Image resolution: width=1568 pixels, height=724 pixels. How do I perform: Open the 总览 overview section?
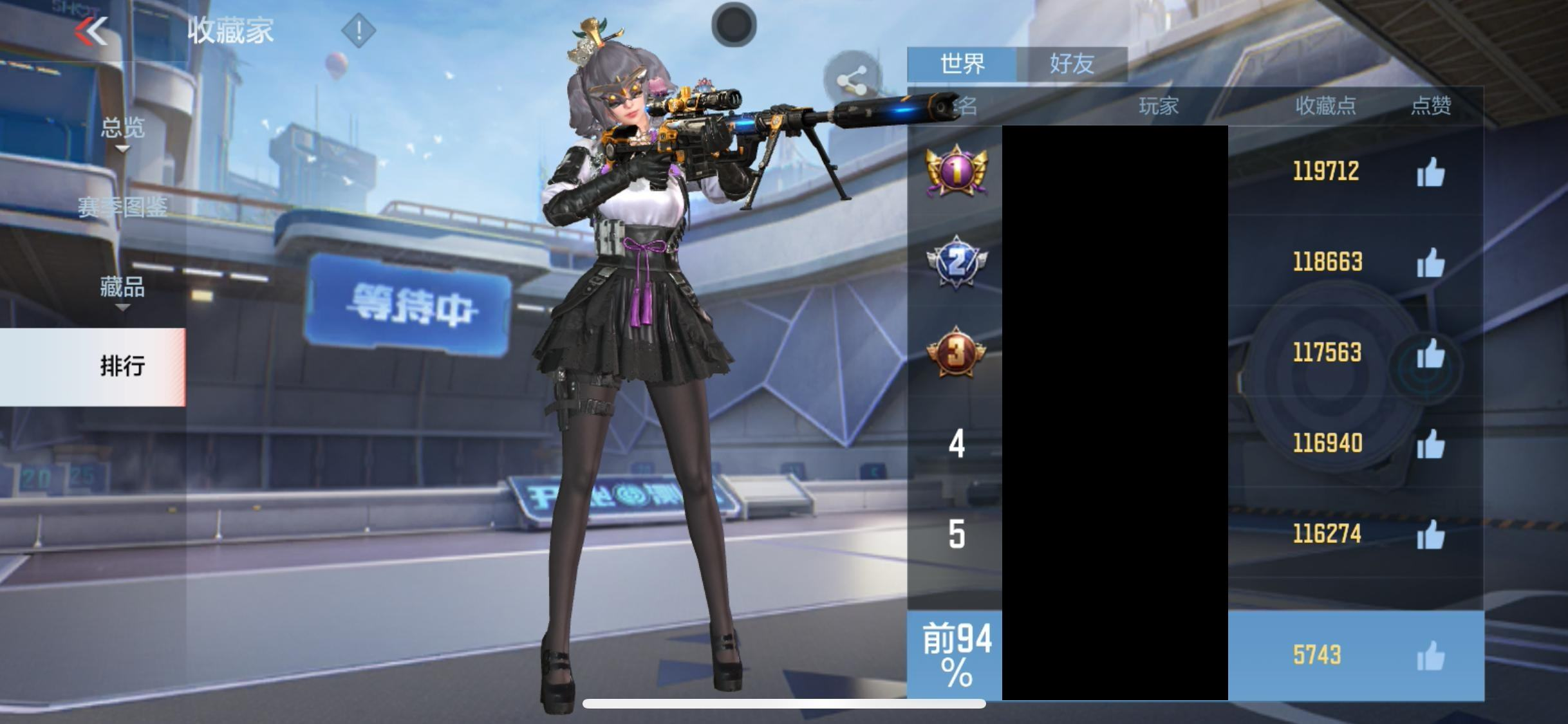click(x=122, y=129)
